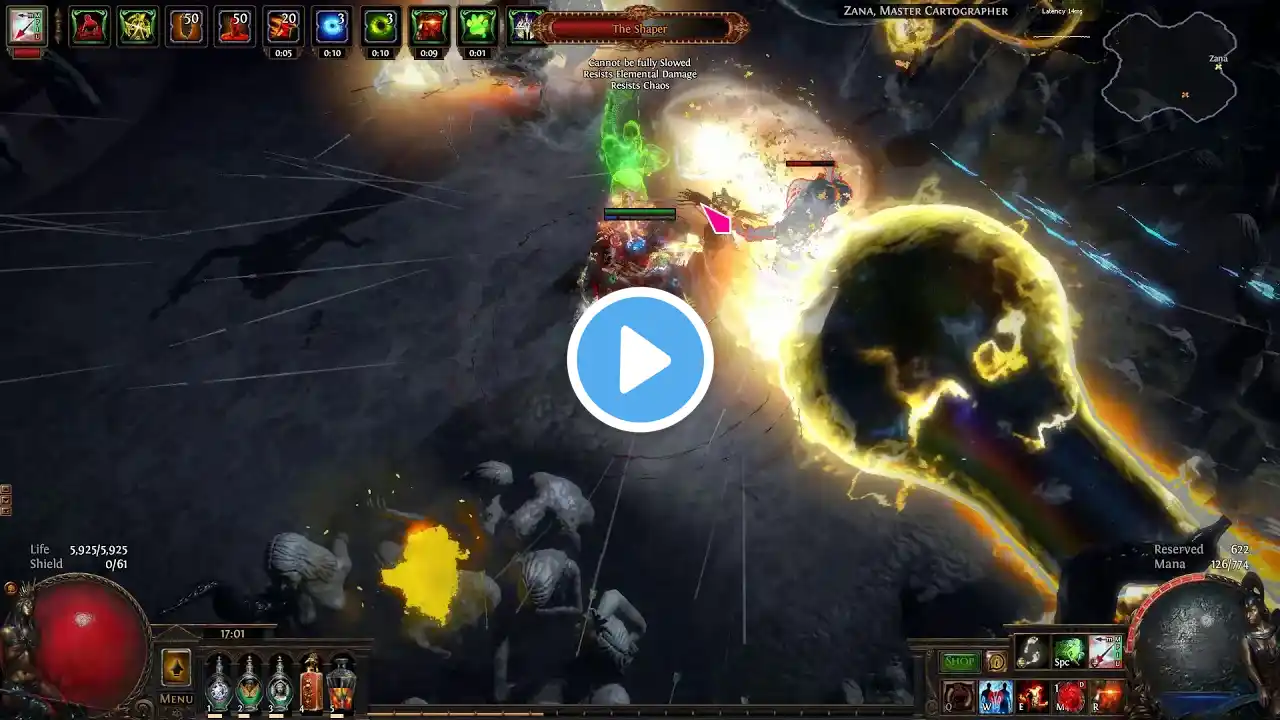1280x720 pixels.
Task: Select the green skill bound to Space
Action: point(1069,652)
